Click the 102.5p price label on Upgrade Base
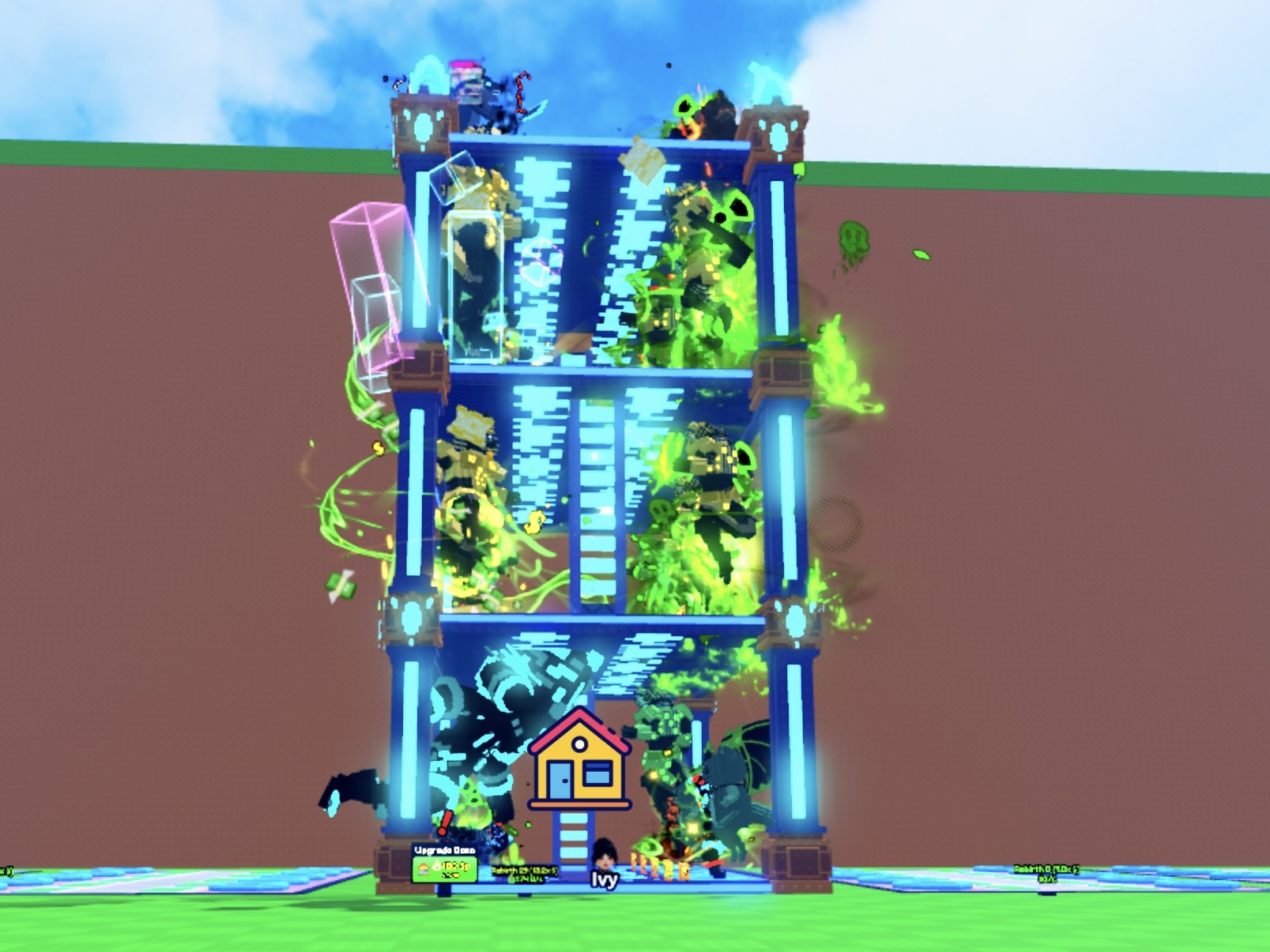1270x952 pixels. pos(455,867)
